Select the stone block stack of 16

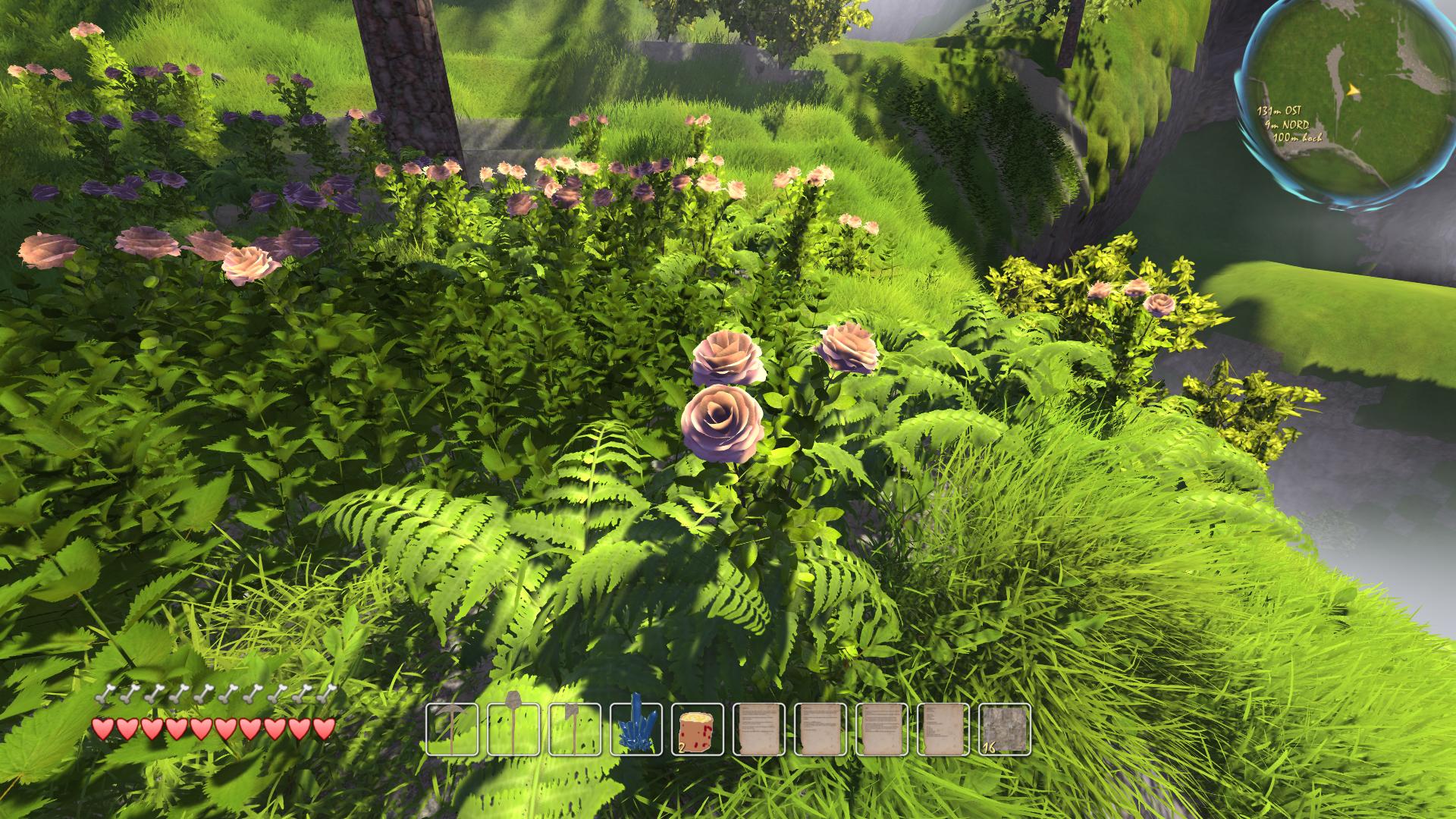pos(1006,730)
